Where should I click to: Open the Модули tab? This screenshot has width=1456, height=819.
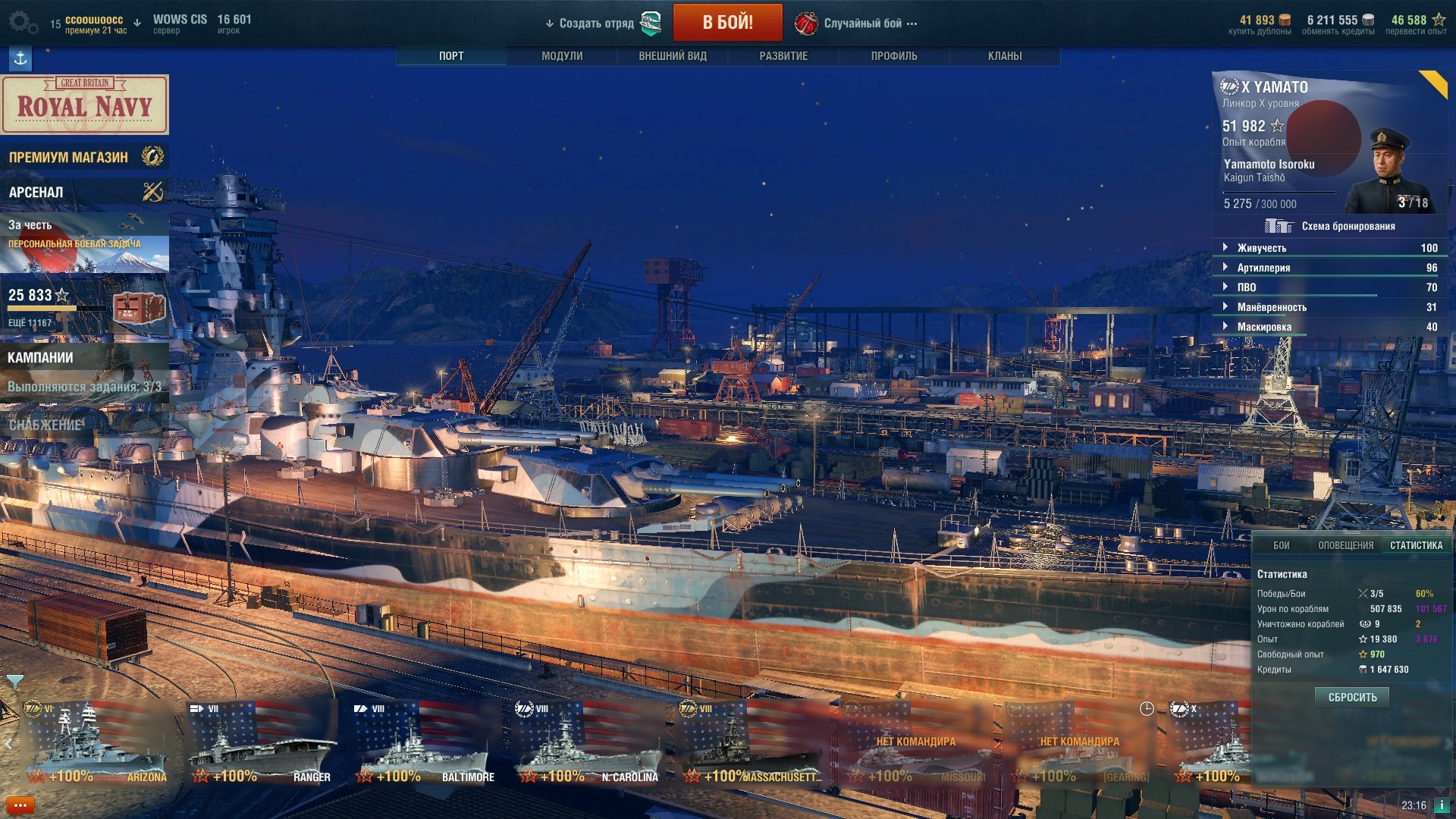coord(562,56)
